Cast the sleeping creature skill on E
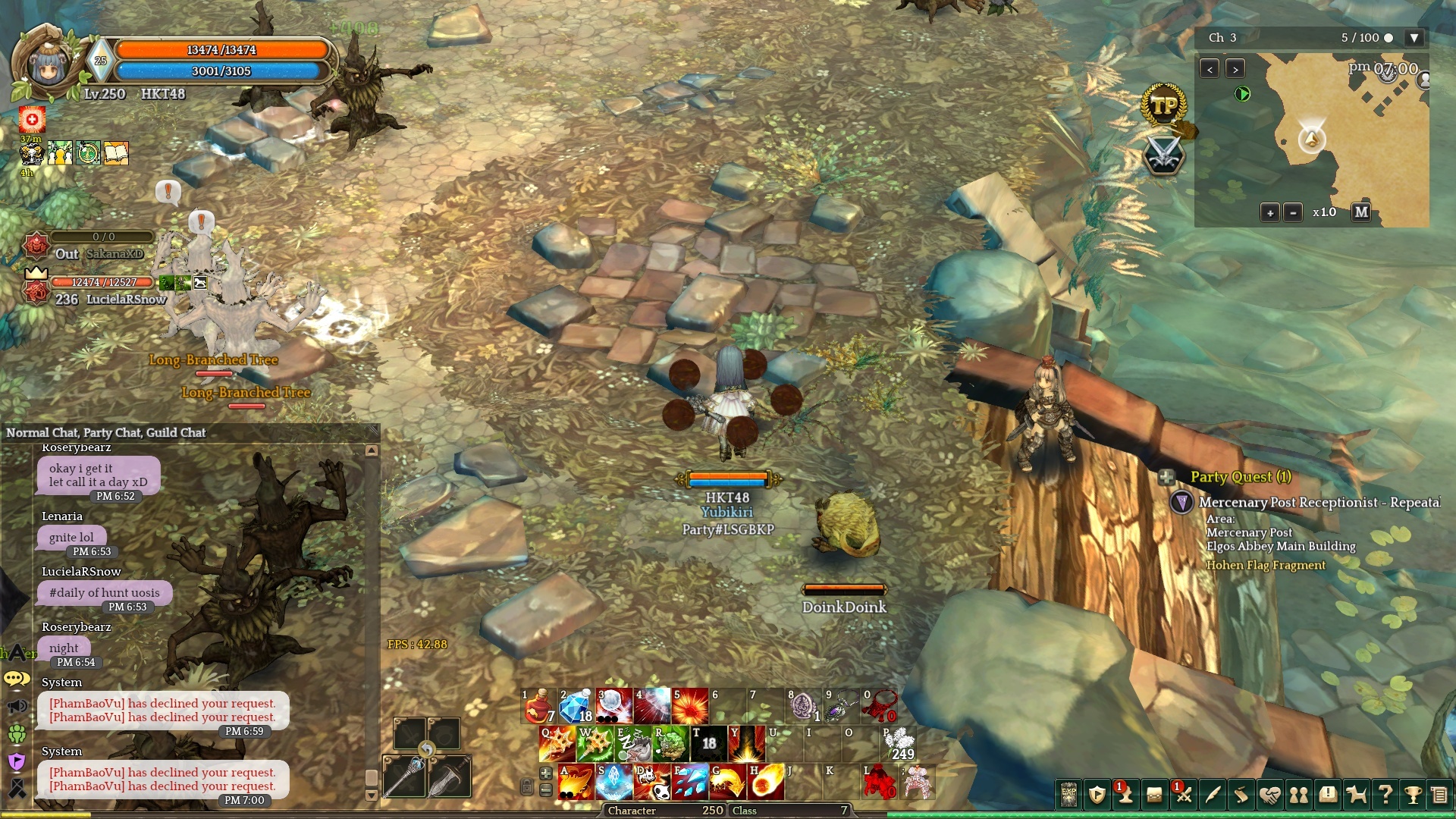1456x819 pixels. pos(633,744)
